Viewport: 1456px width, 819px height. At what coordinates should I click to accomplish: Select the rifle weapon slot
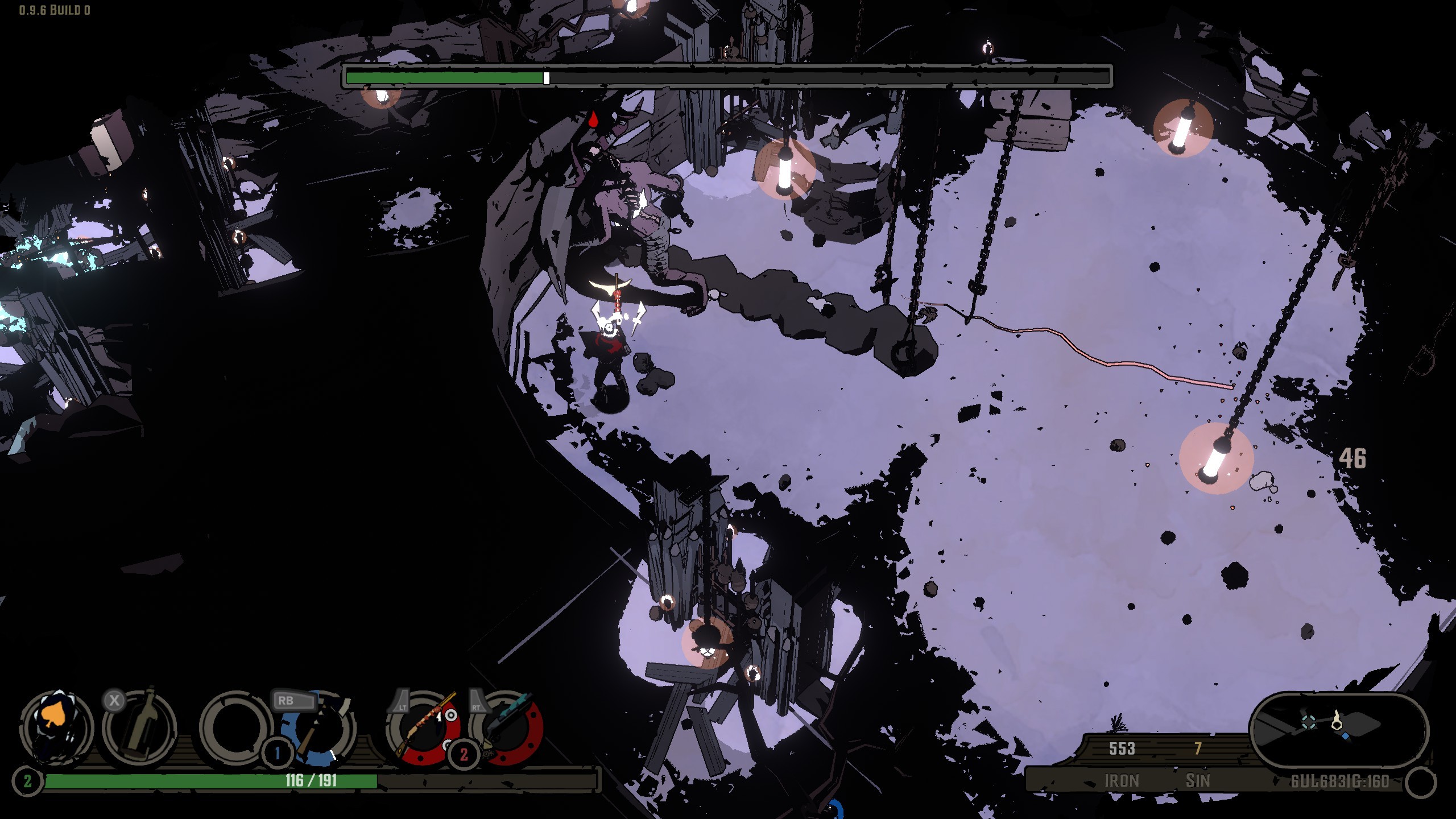coord(423,728)
